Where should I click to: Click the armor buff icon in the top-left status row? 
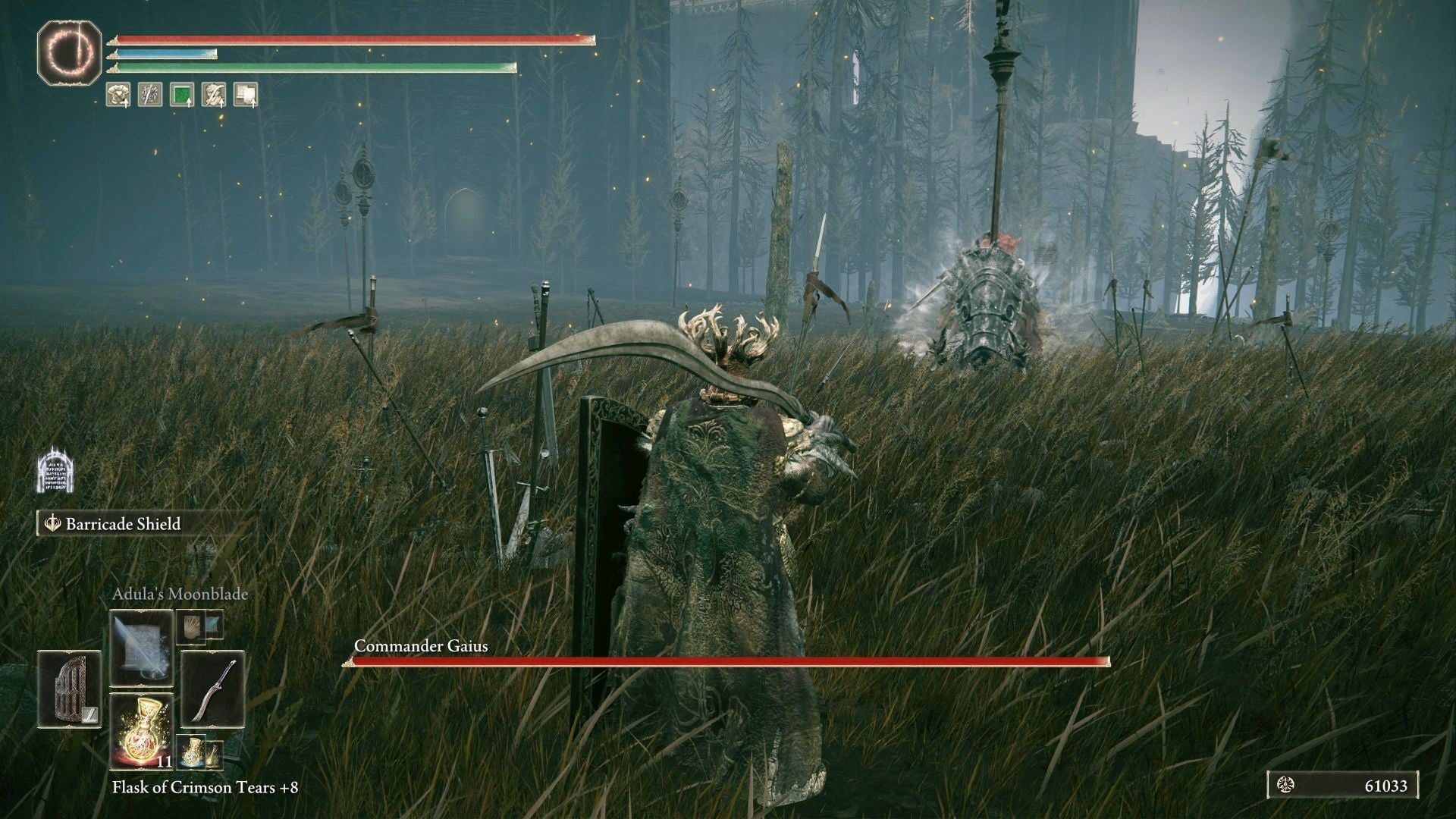118,94
